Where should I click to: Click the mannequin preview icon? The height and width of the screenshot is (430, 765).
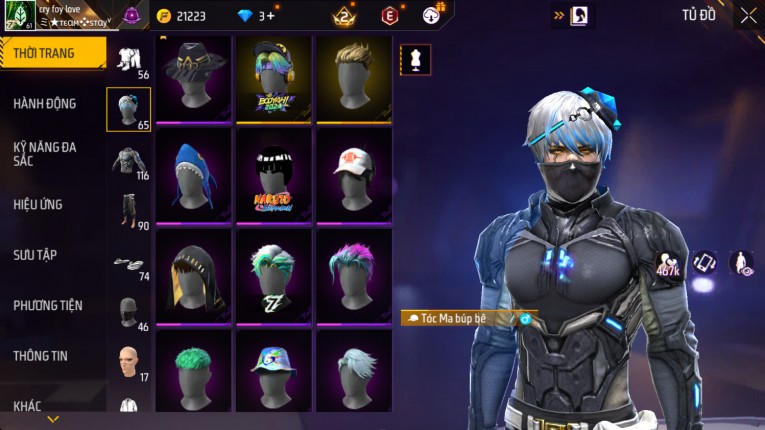tap(416, 60)
